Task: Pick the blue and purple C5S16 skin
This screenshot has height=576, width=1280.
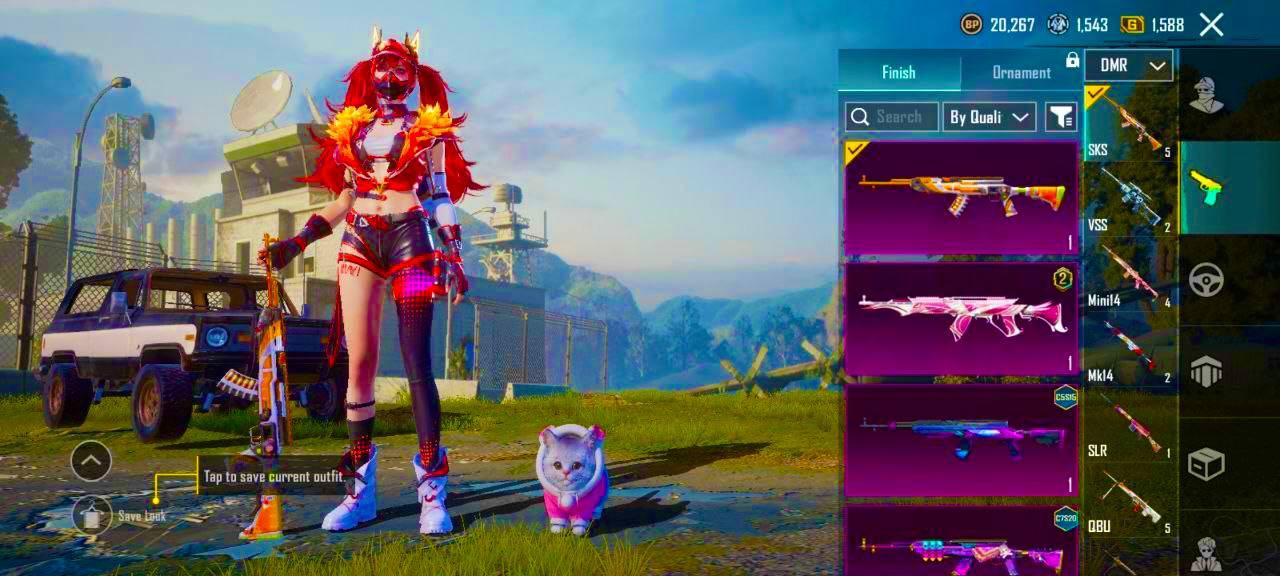Action: pos(961,440)
